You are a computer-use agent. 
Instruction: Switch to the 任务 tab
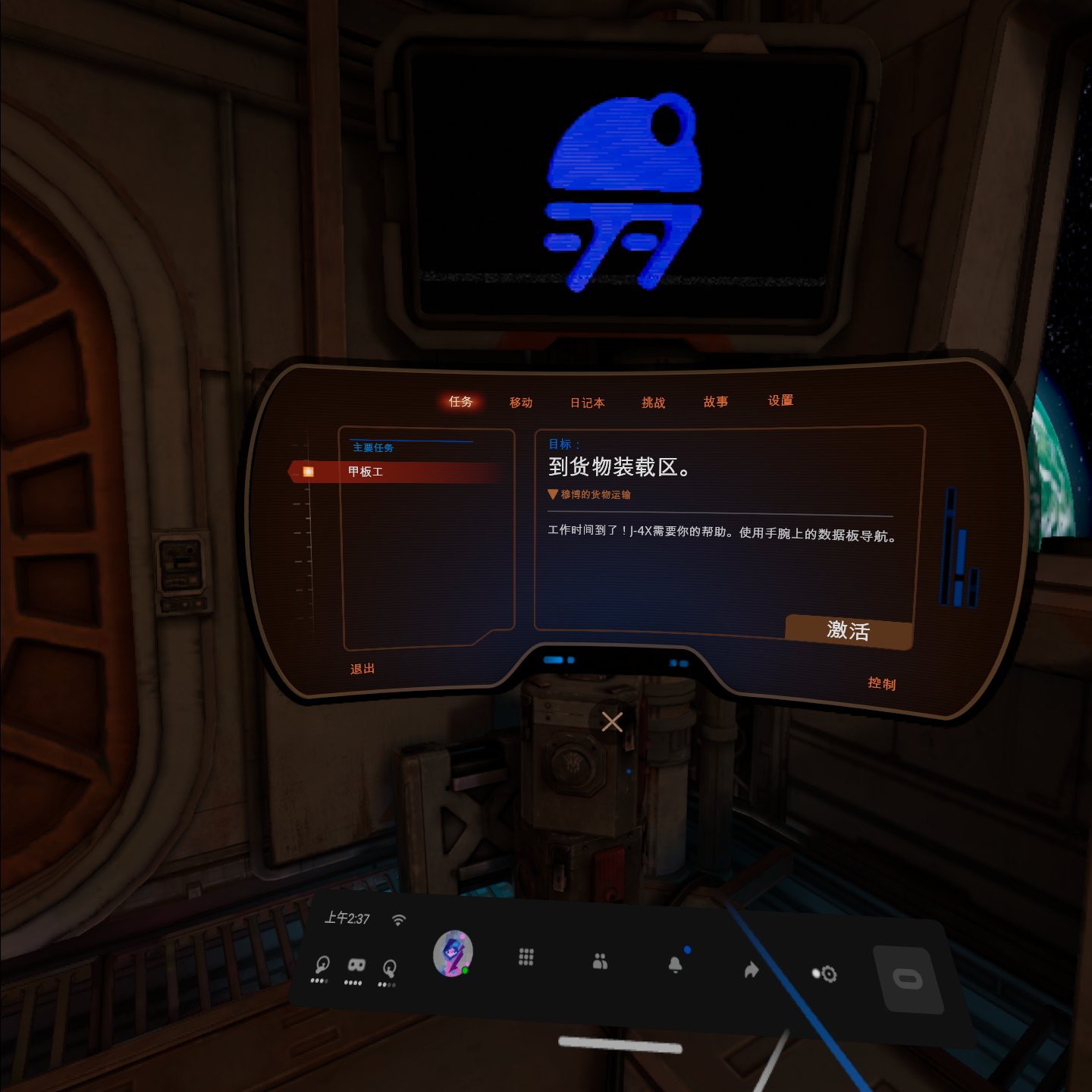(x=460, y=402)
